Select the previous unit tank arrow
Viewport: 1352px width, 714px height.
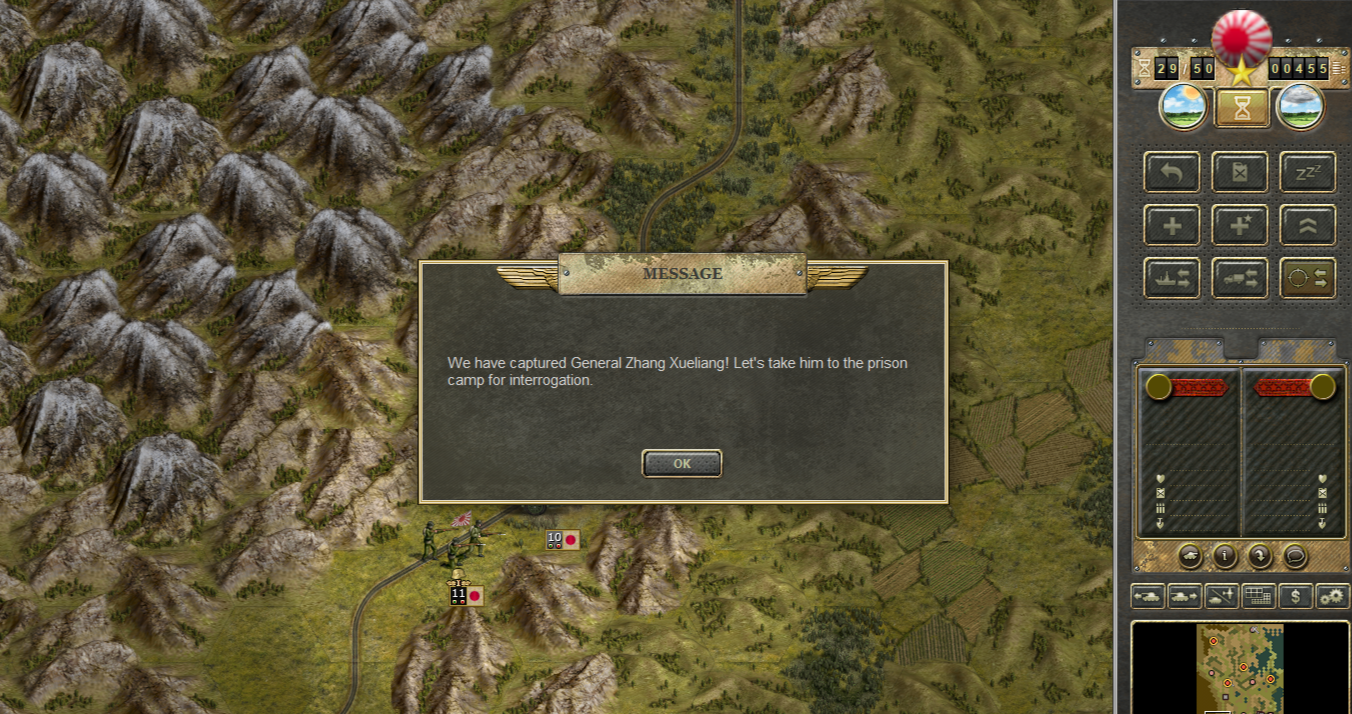click(1147, 596)
